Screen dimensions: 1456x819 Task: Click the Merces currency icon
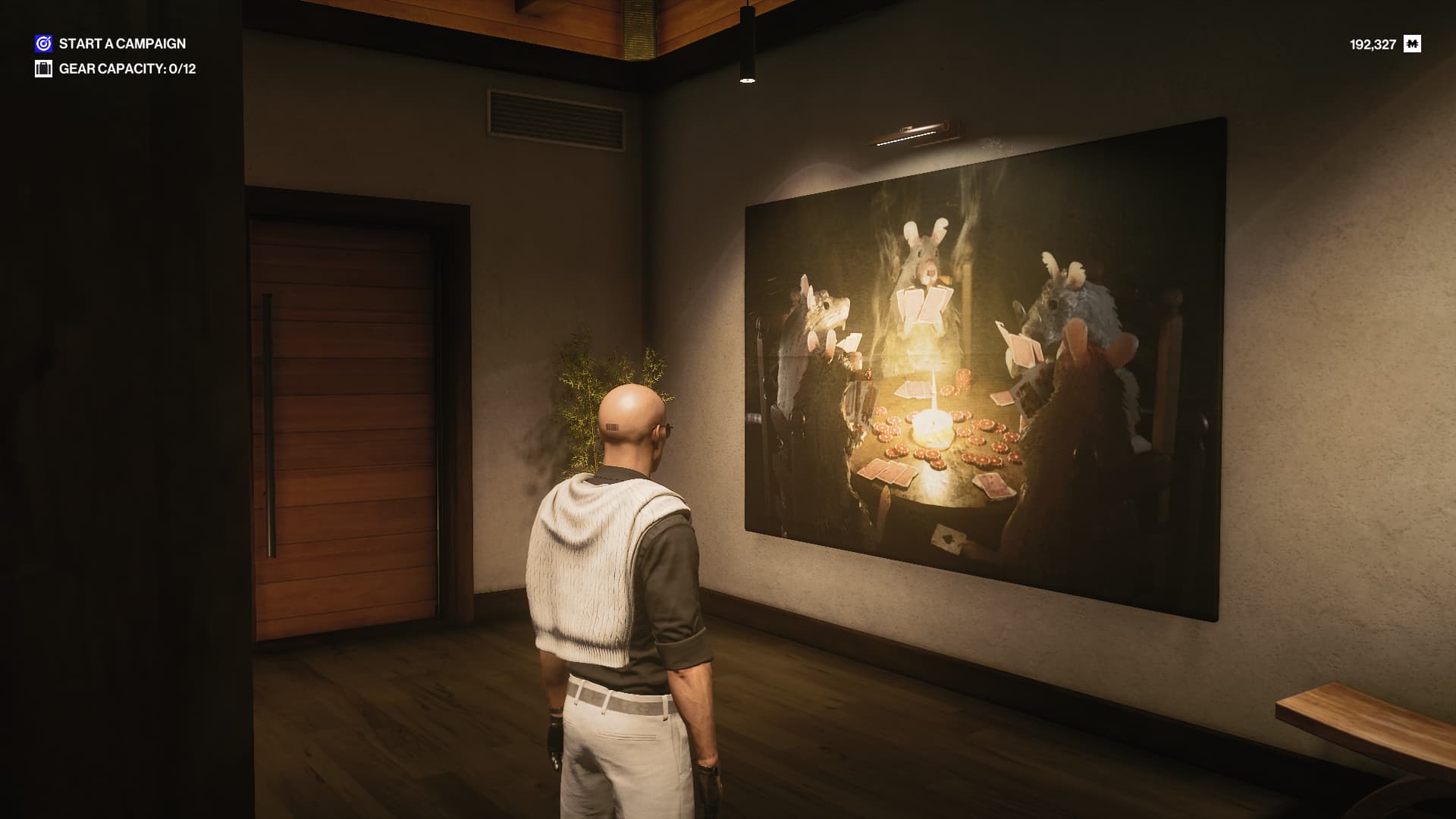[1412, 44]
